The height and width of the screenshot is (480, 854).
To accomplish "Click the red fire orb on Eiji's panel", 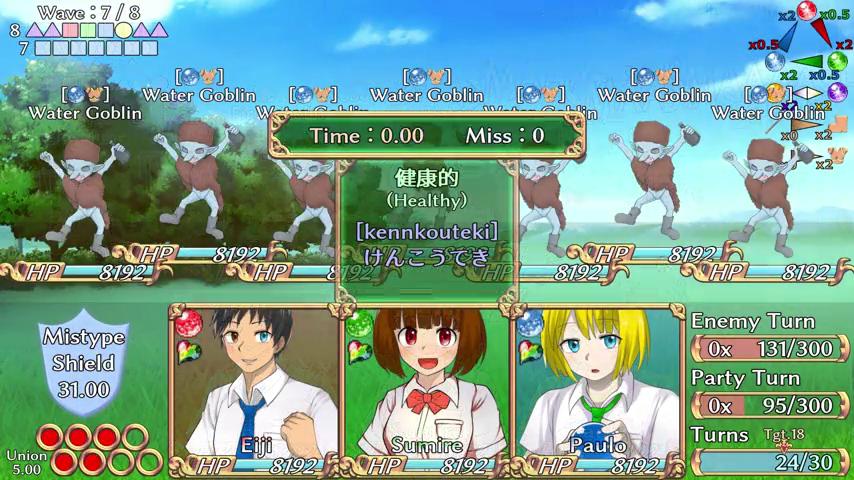I will tap(188, 324).
